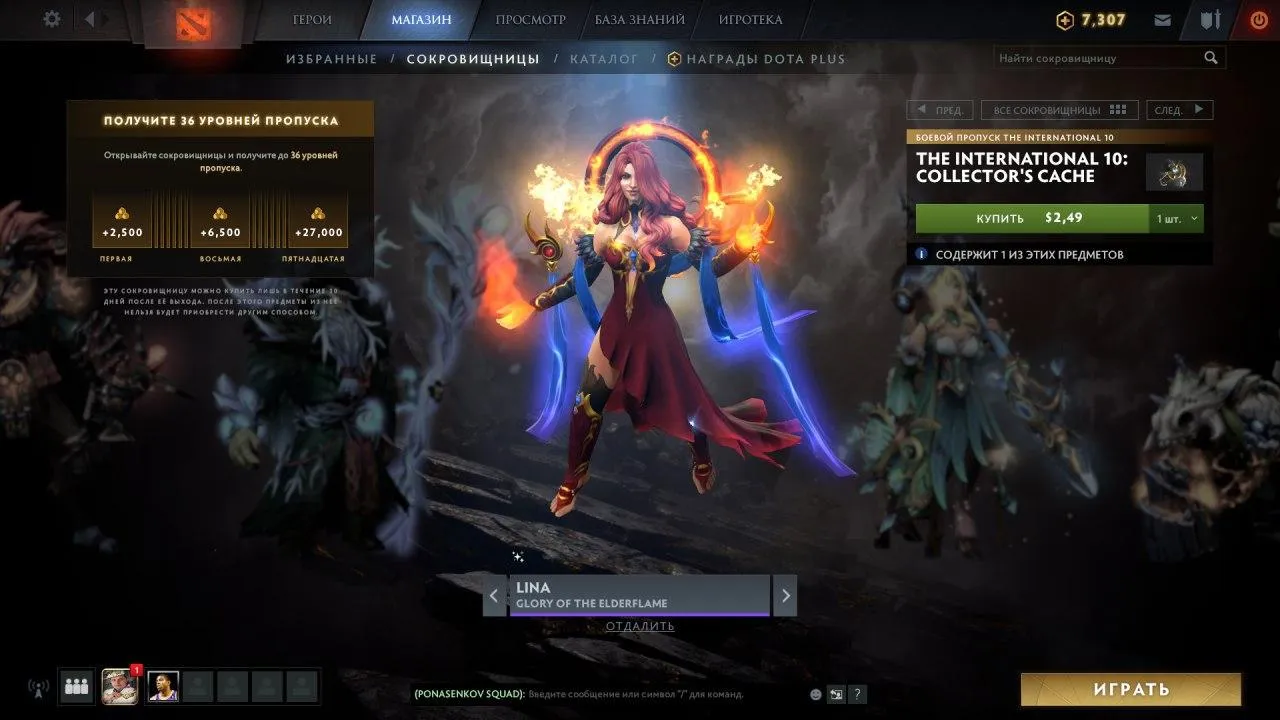Open the ПРОСМОТР tab

530,19
